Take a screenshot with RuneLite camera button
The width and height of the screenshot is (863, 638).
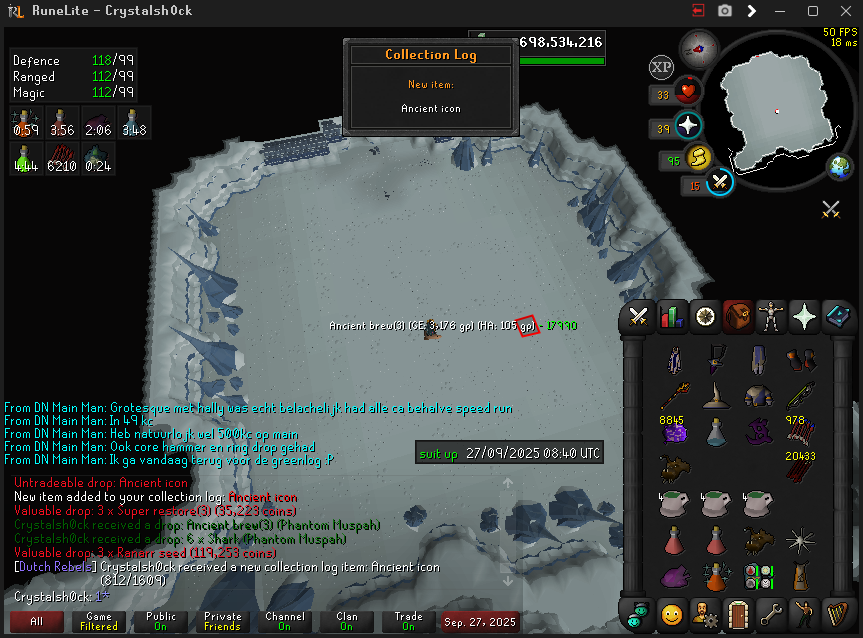click(x=725, y=11)
